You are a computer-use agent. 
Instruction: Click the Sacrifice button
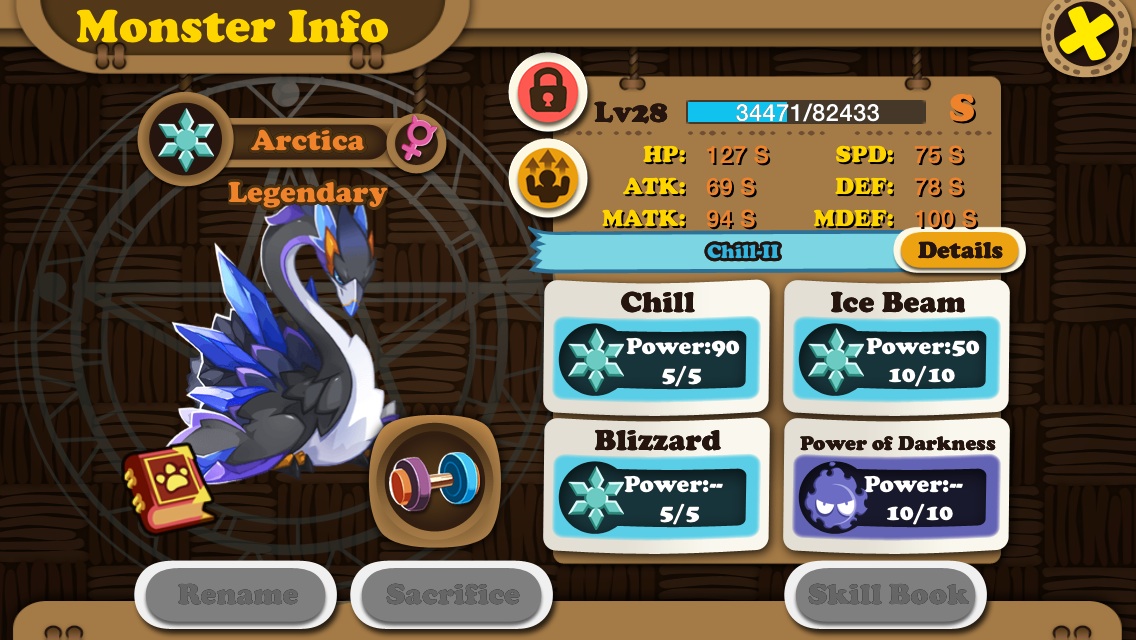click(x=452, y=595)
